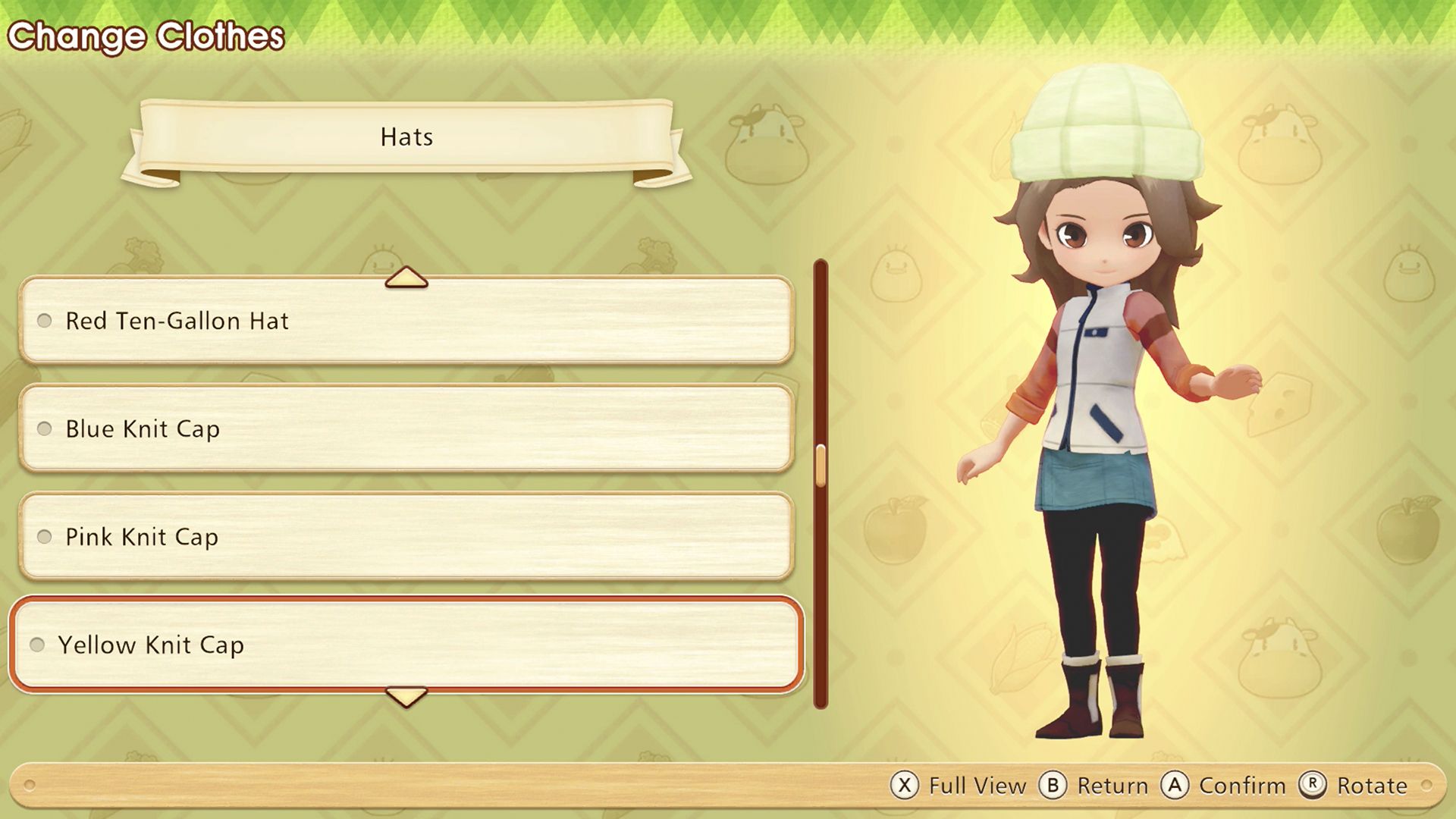The image size is (1456, 819).
Task: Open the Hats category banner
Action: click(406, 137)
